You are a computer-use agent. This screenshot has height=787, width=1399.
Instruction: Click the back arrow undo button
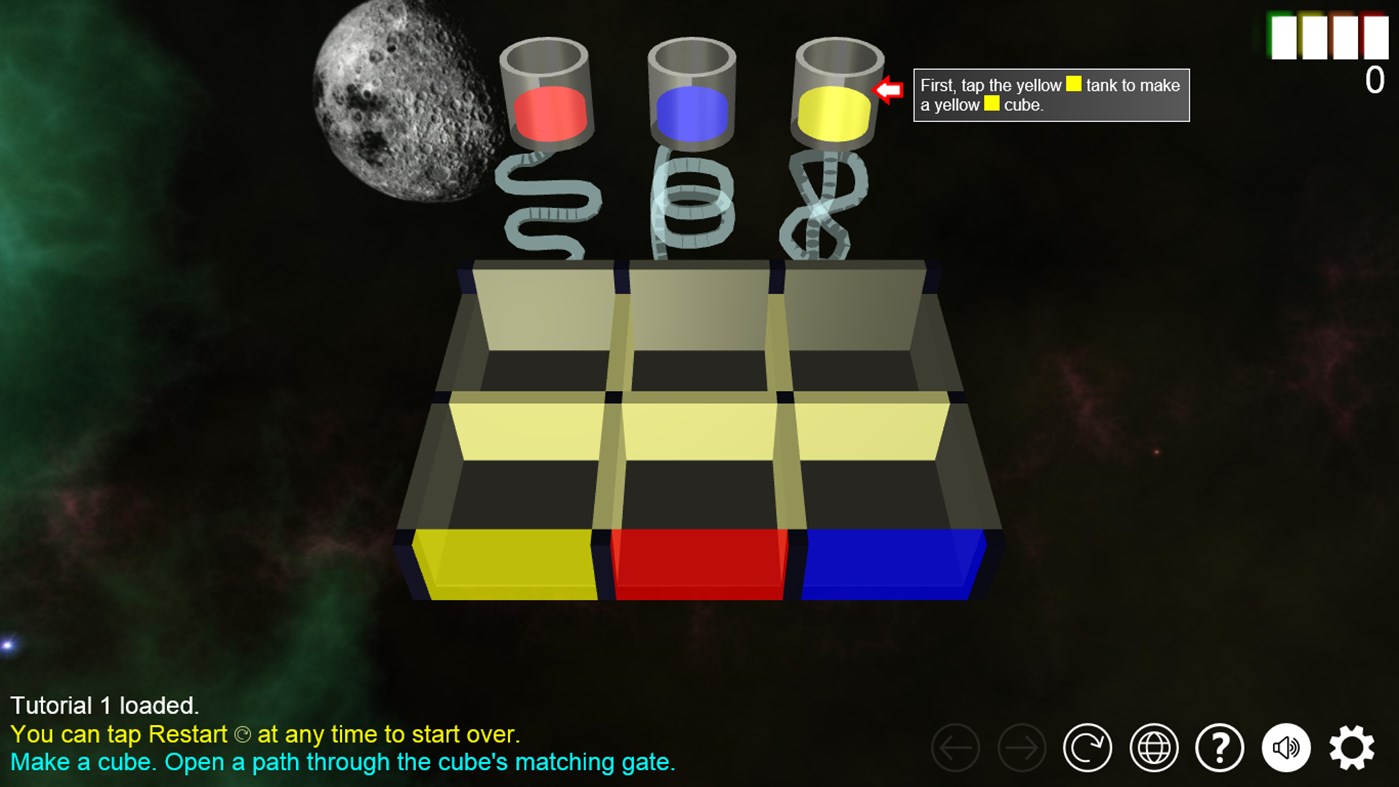(955, 747)
